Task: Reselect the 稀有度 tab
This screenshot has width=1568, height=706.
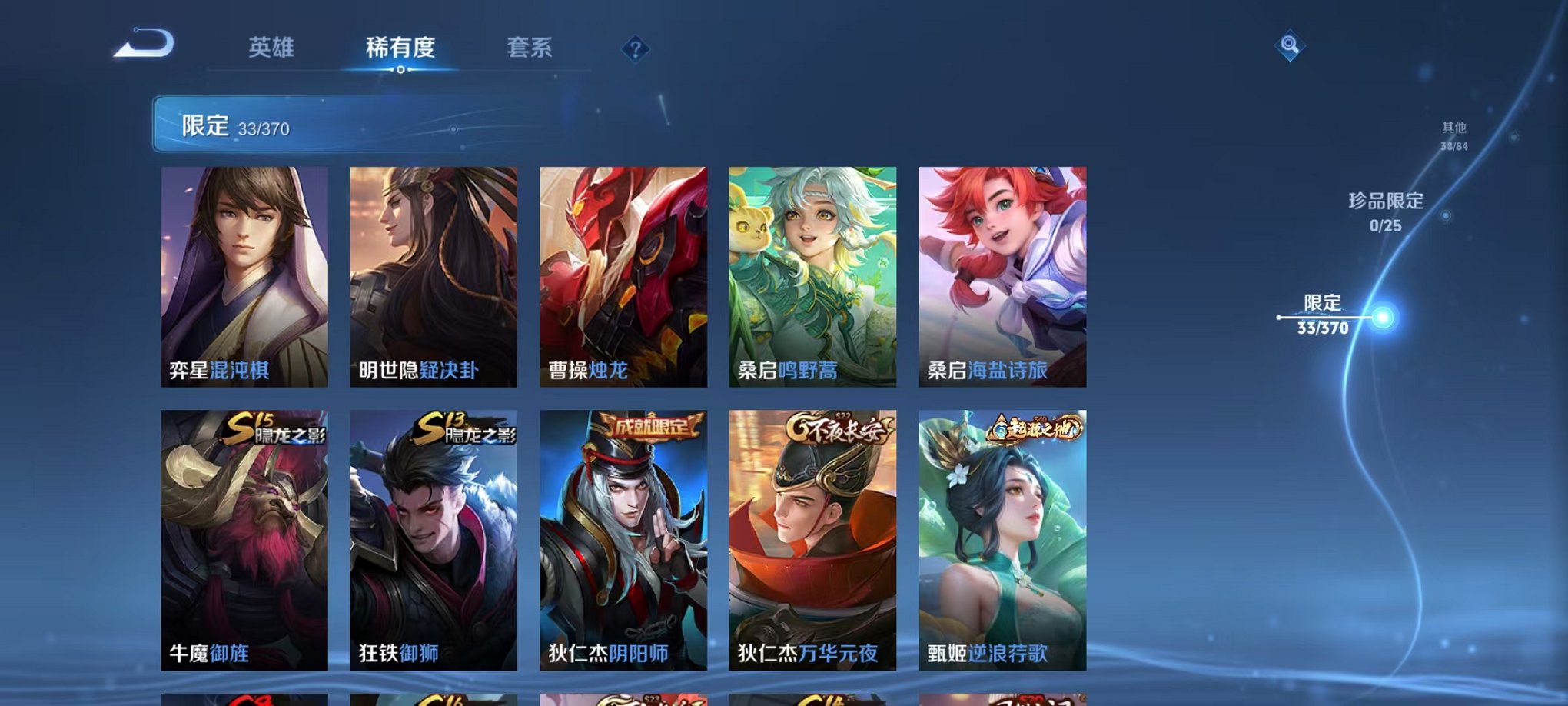Action: coord(402,46)
